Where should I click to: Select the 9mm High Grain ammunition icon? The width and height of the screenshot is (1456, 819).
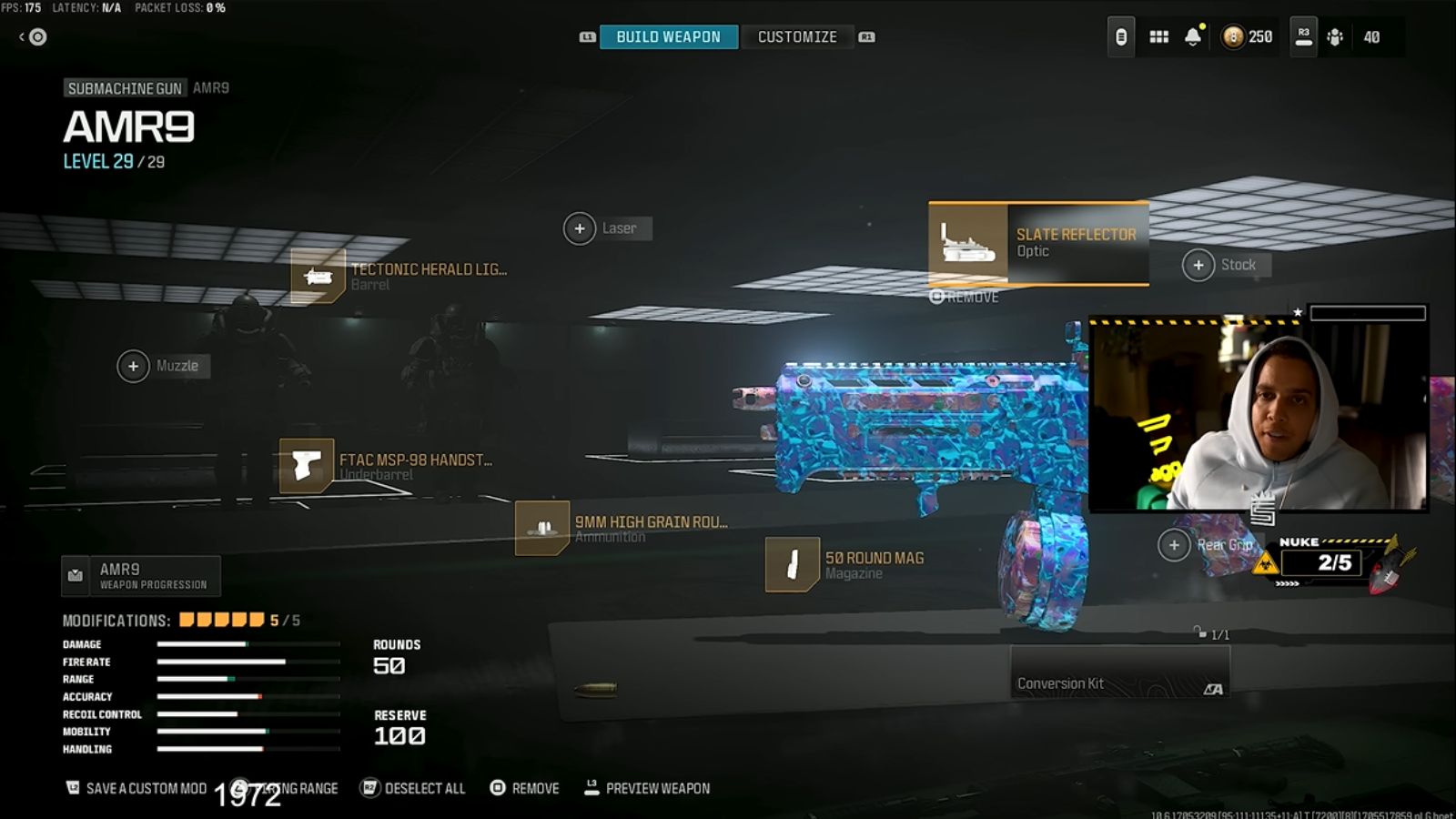click(x=541, y=528)
